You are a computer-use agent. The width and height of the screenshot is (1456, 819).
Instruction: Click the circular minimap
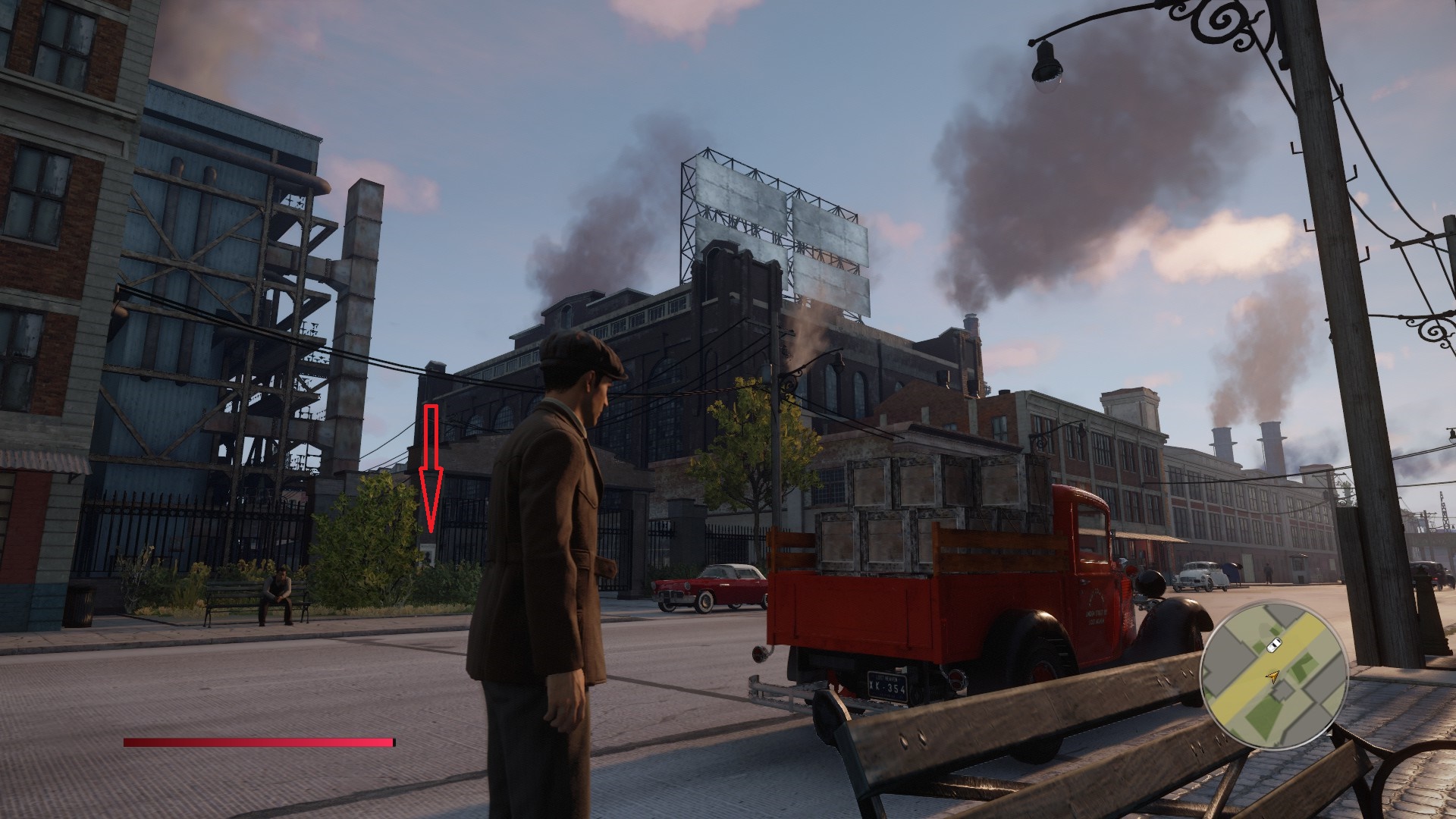1273,676
